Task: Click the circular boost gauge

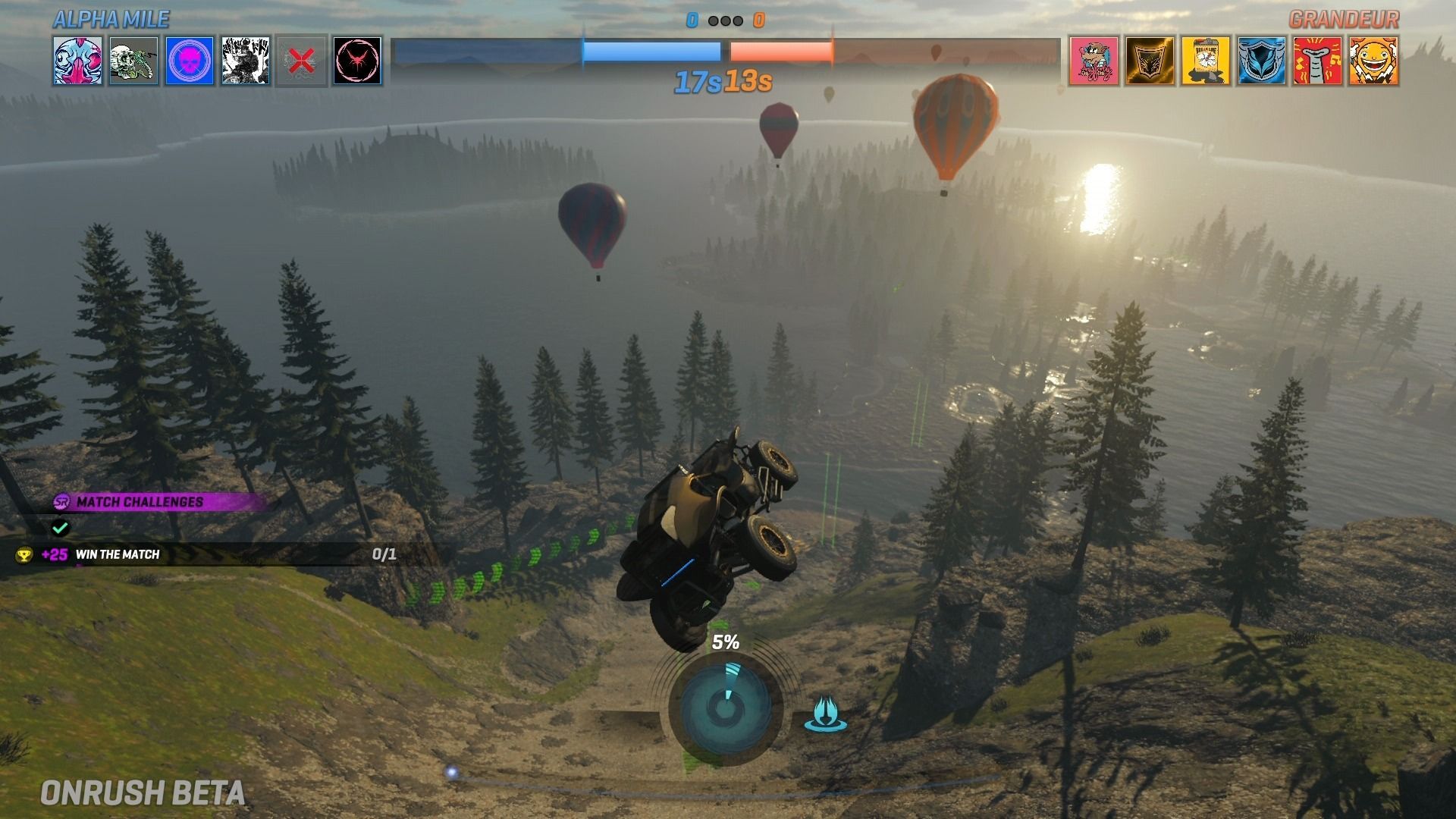Action: pyautogui.click(x=725, y=707)
